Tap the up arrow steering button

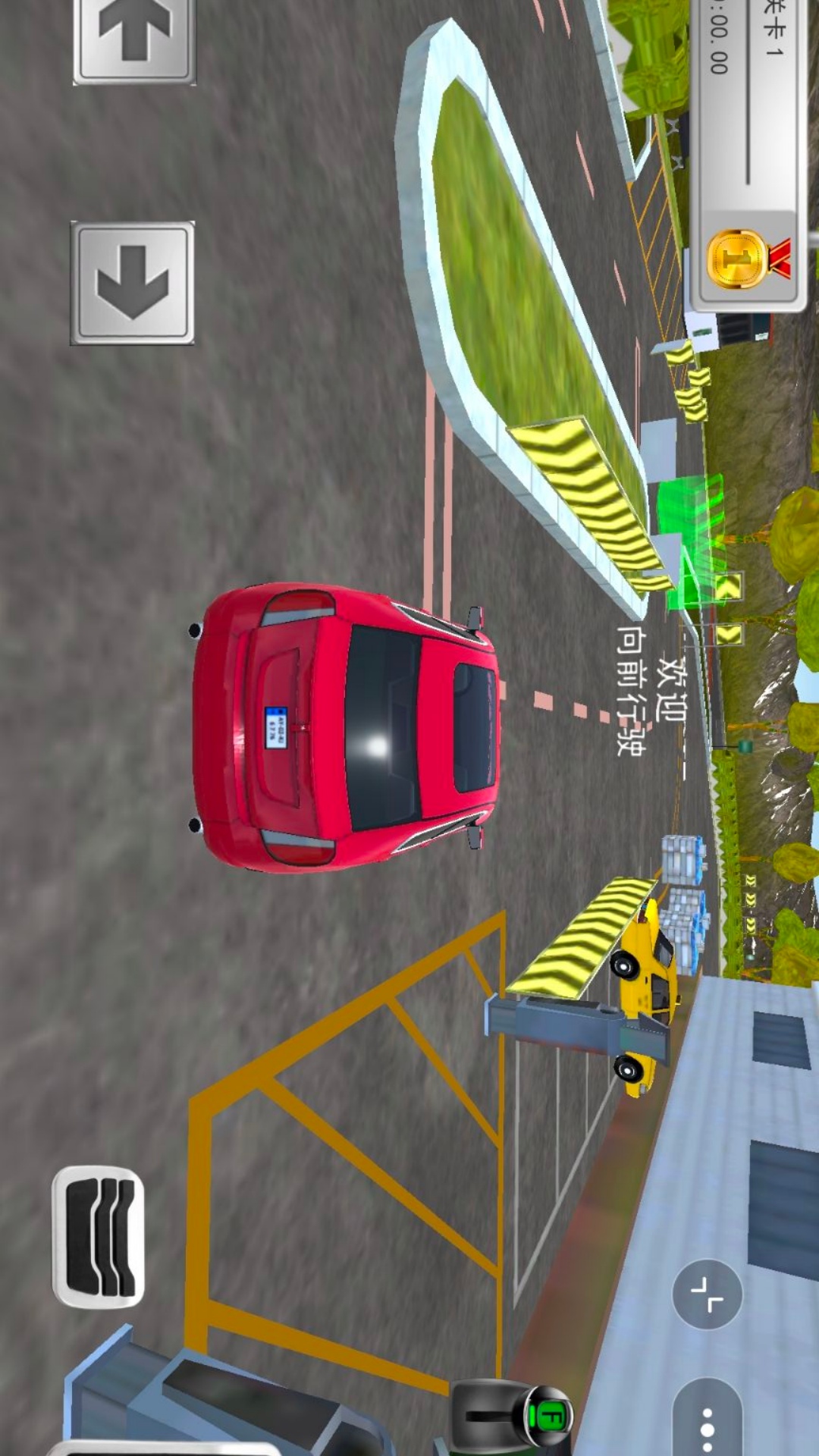point(134,34)
